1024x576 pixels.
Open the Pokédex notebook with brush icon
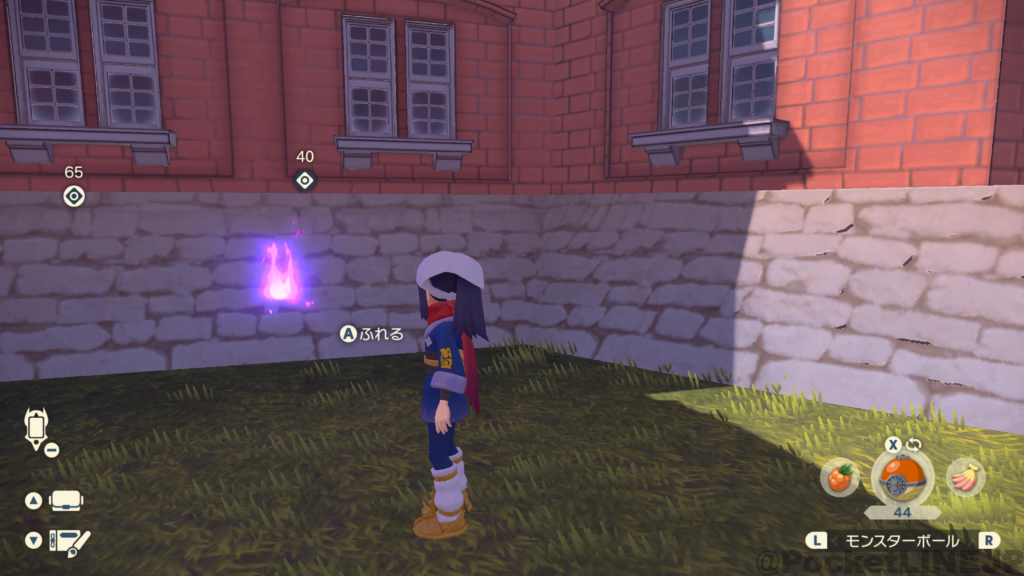[70, 541]
